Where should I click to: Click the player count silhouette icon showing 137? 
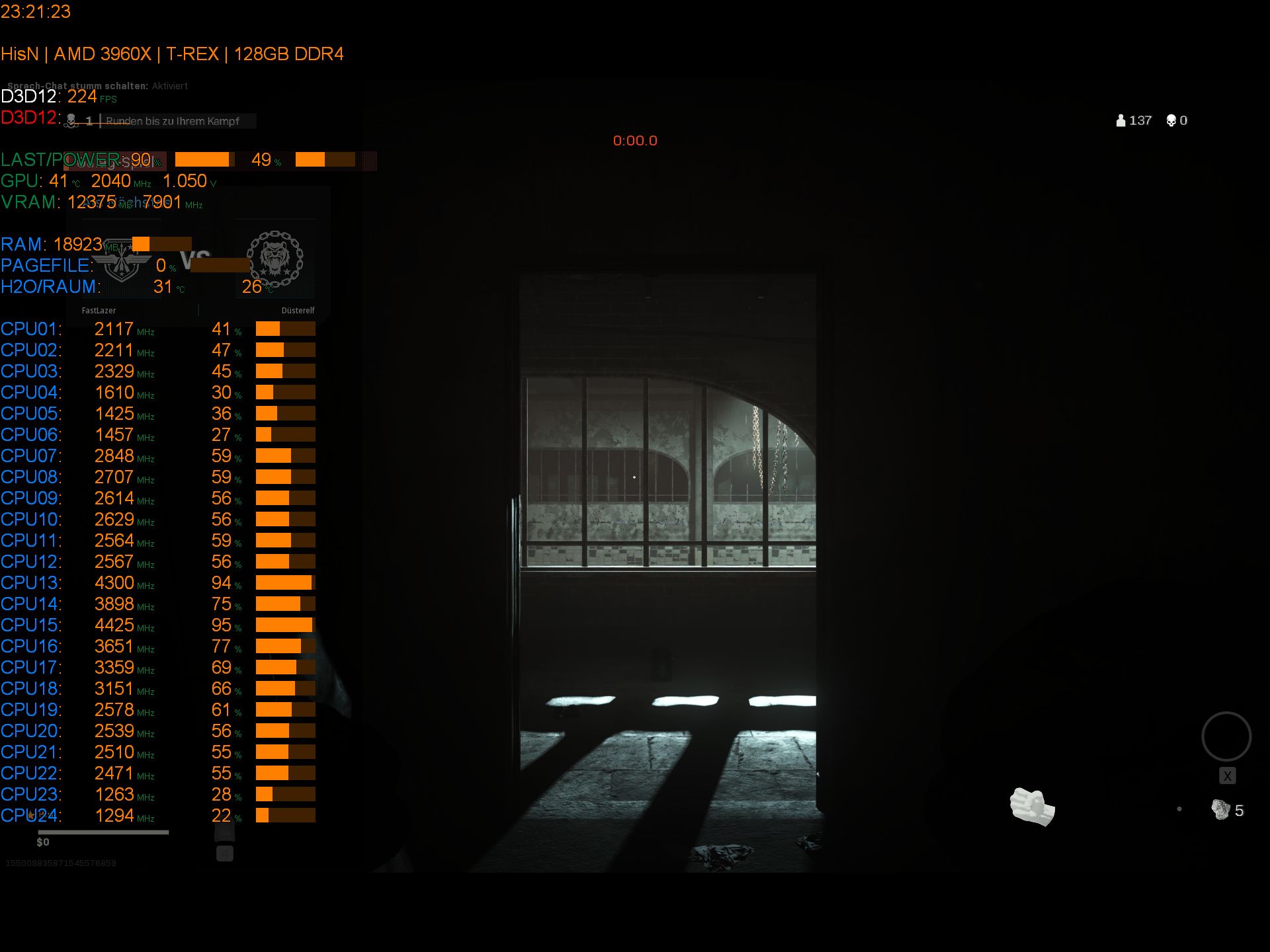click(1119, 120)
